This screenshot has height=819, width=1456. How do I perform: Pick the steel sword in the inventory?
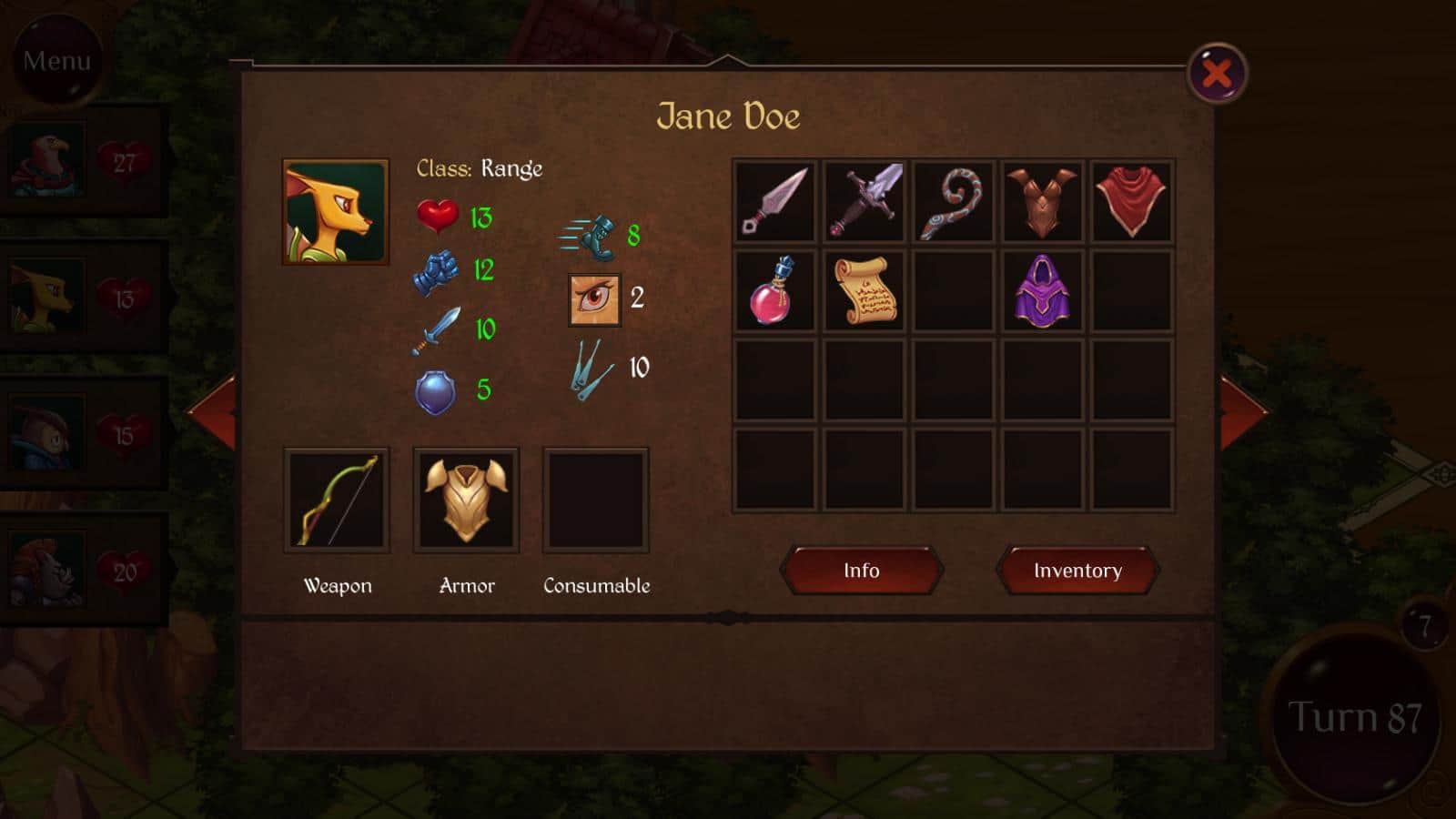click(x=864, y=201)
